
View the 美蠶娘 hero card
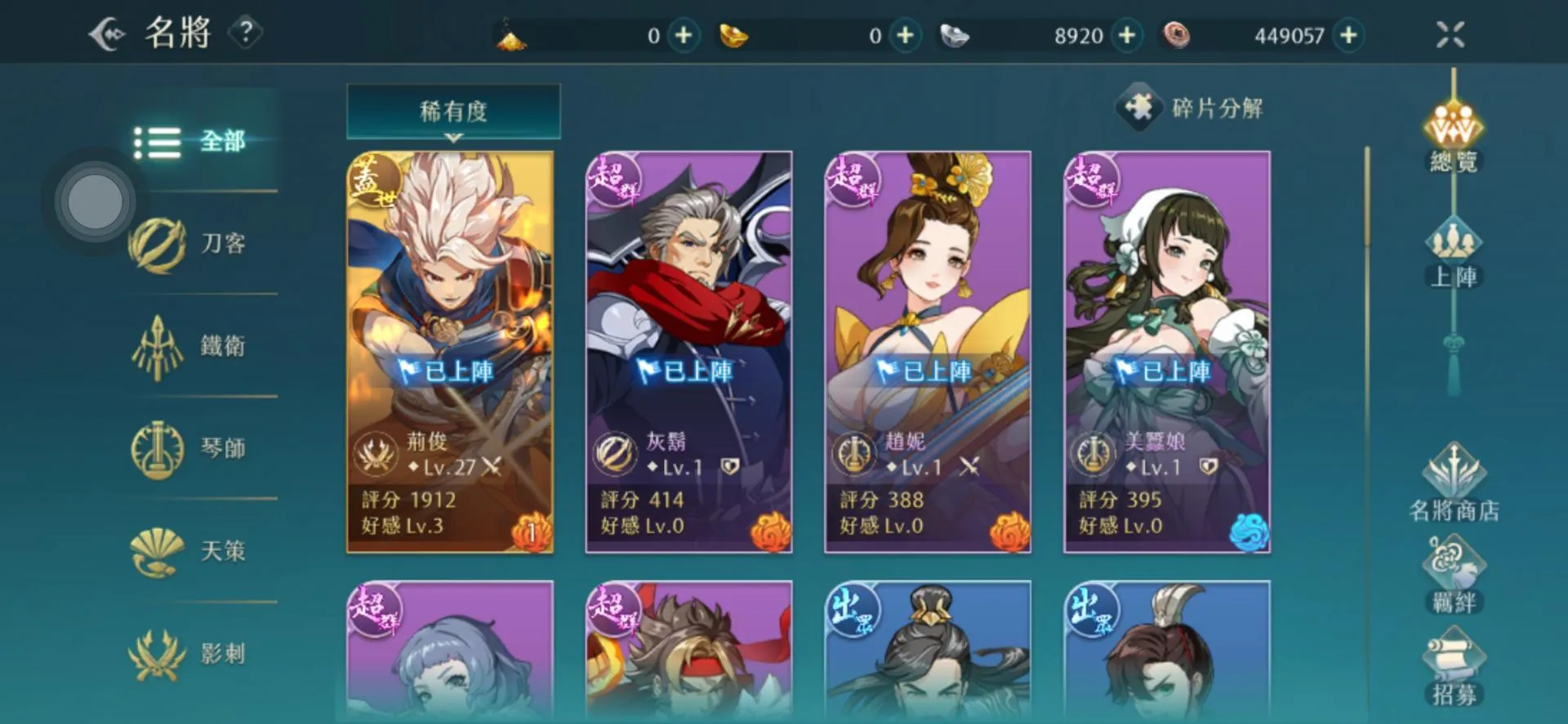[1167, 352]
